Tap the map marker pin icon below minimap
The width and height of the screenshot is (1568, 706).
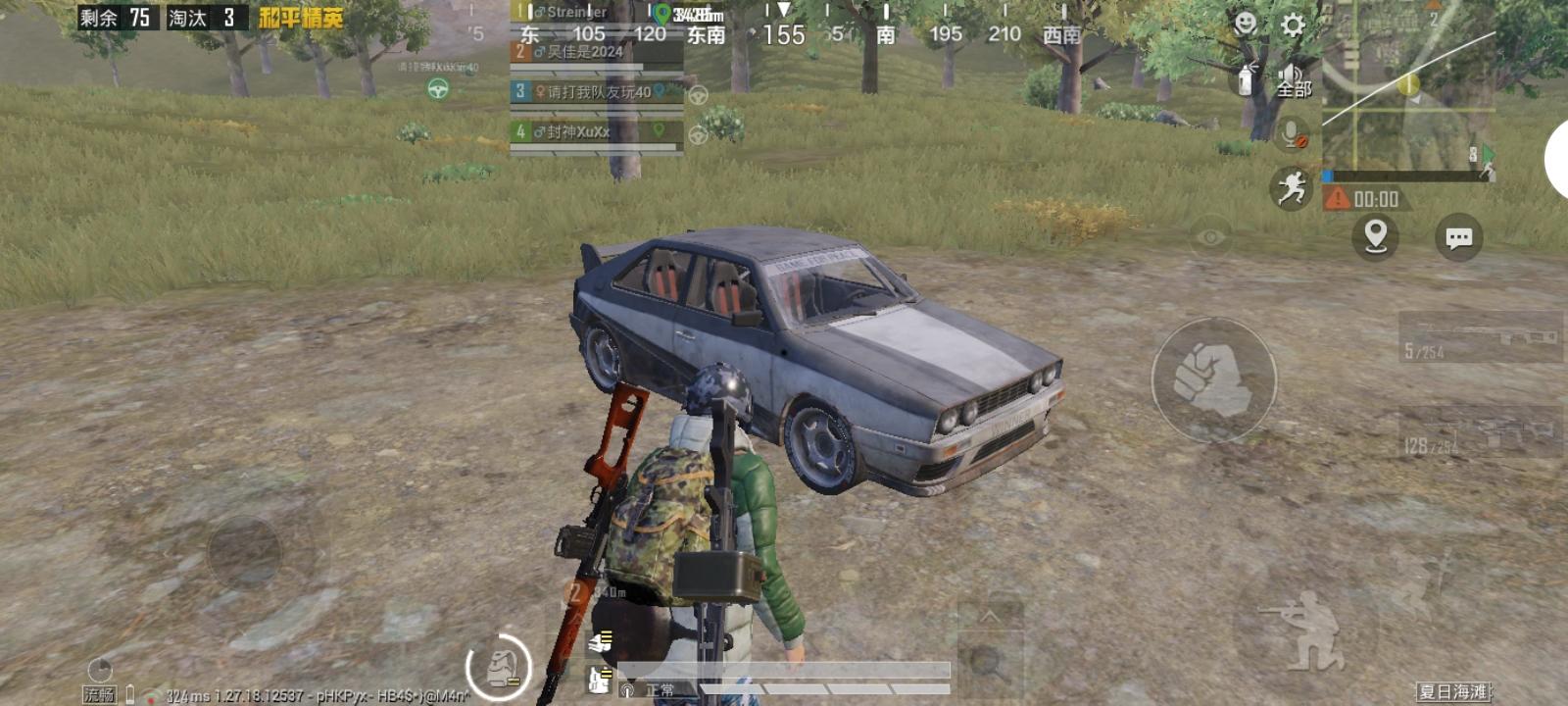[x=1374, y=235]
